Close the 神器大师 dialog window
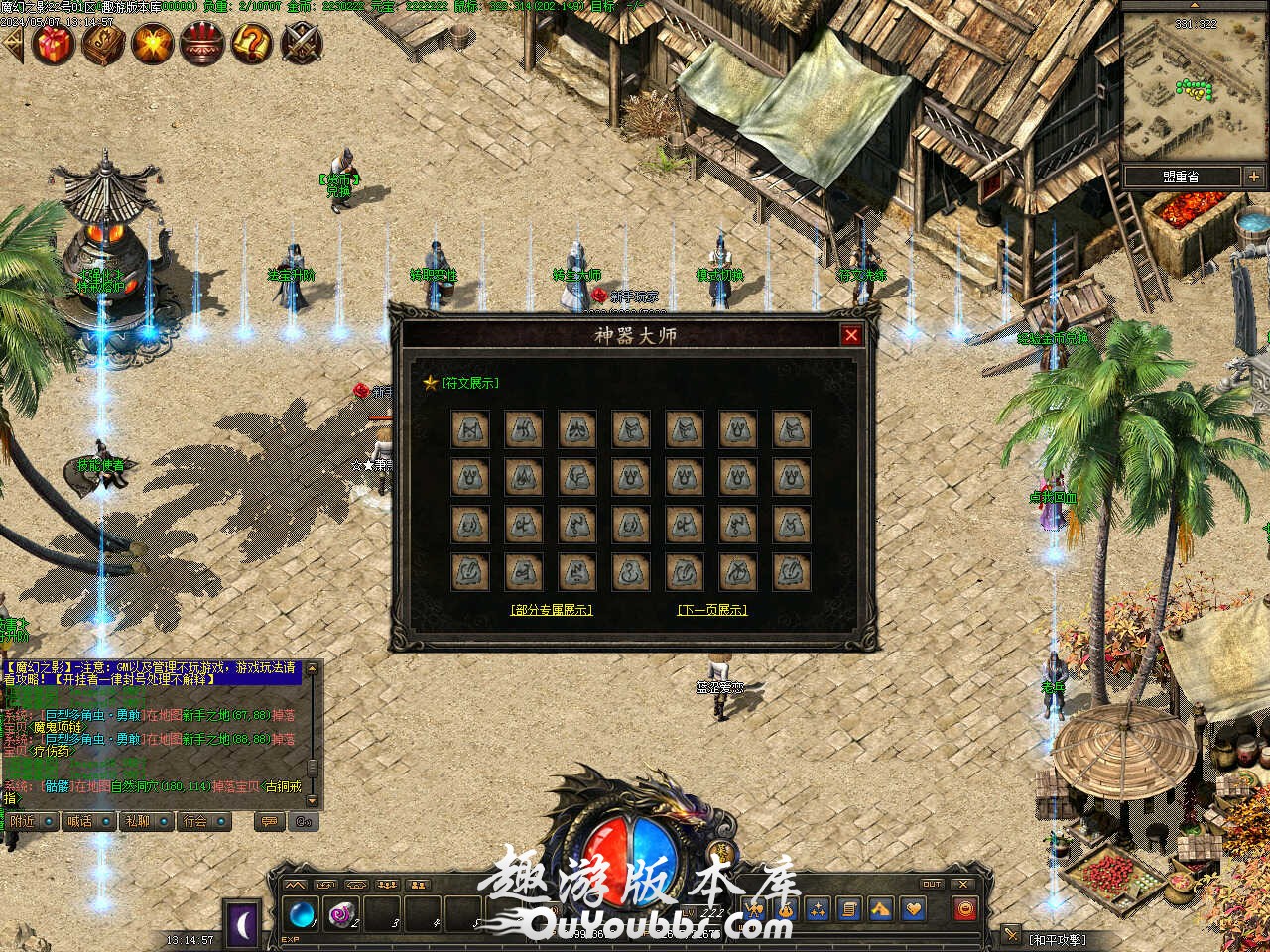Image resolution: width=1270 pixels, height=952 pixels. [x=851, y=335]
